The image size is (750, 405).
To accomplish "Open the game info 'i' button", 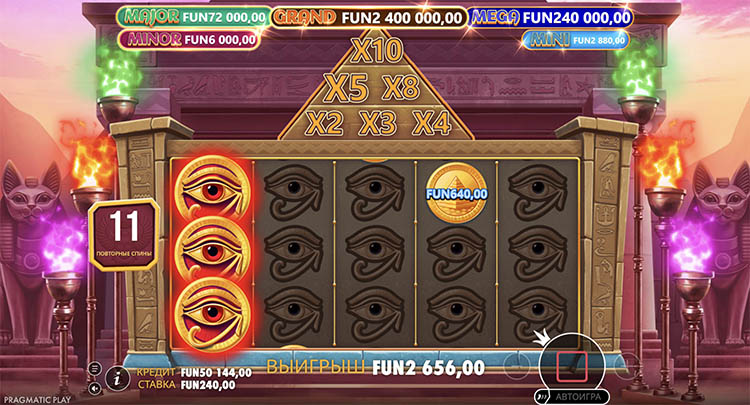I will 117,377.
